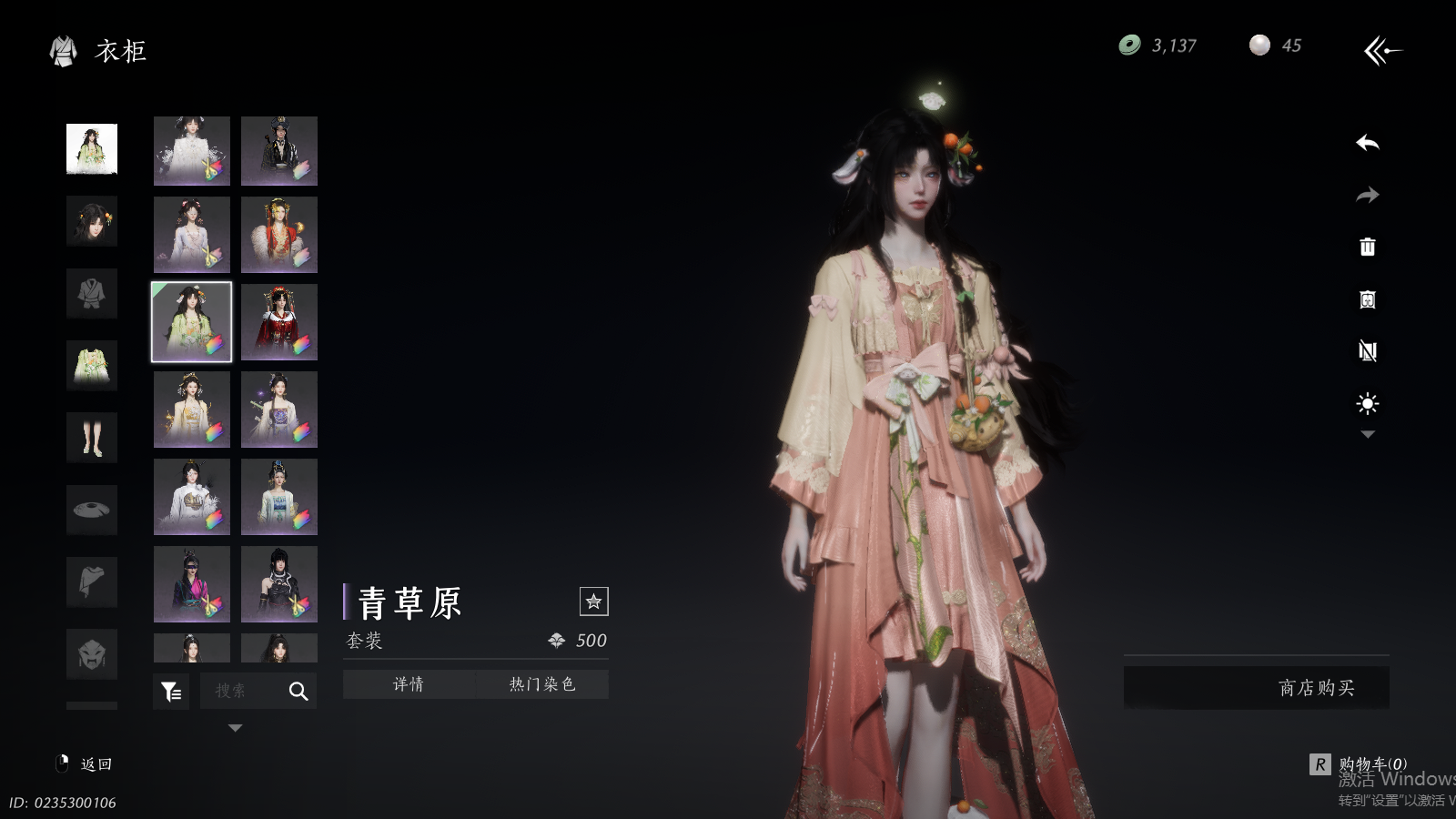Select the masked purple outfit thumbnail

192,584
